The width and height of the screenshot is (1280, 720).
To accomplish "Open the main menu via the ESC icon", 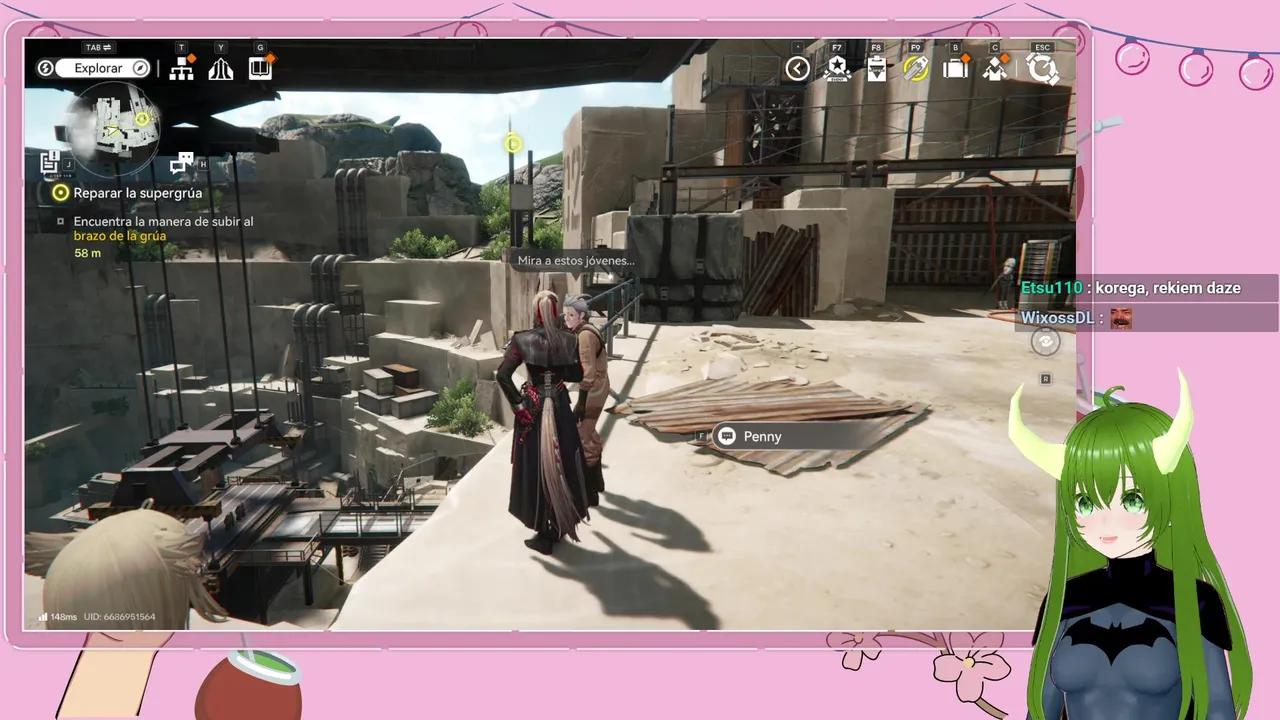I will tap(1043, 68).
